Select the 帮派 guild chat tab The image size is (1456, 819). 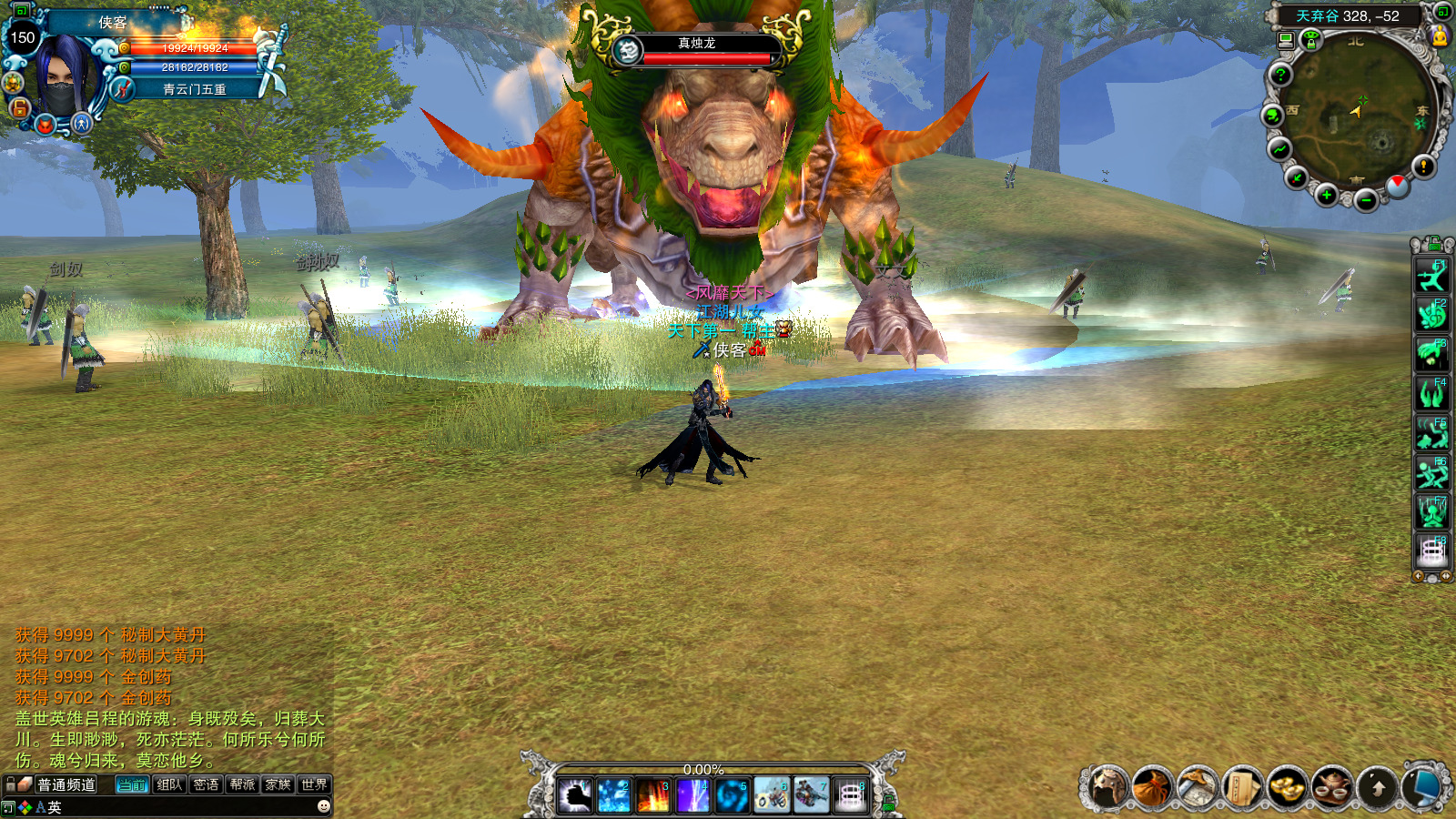[242, 784]
